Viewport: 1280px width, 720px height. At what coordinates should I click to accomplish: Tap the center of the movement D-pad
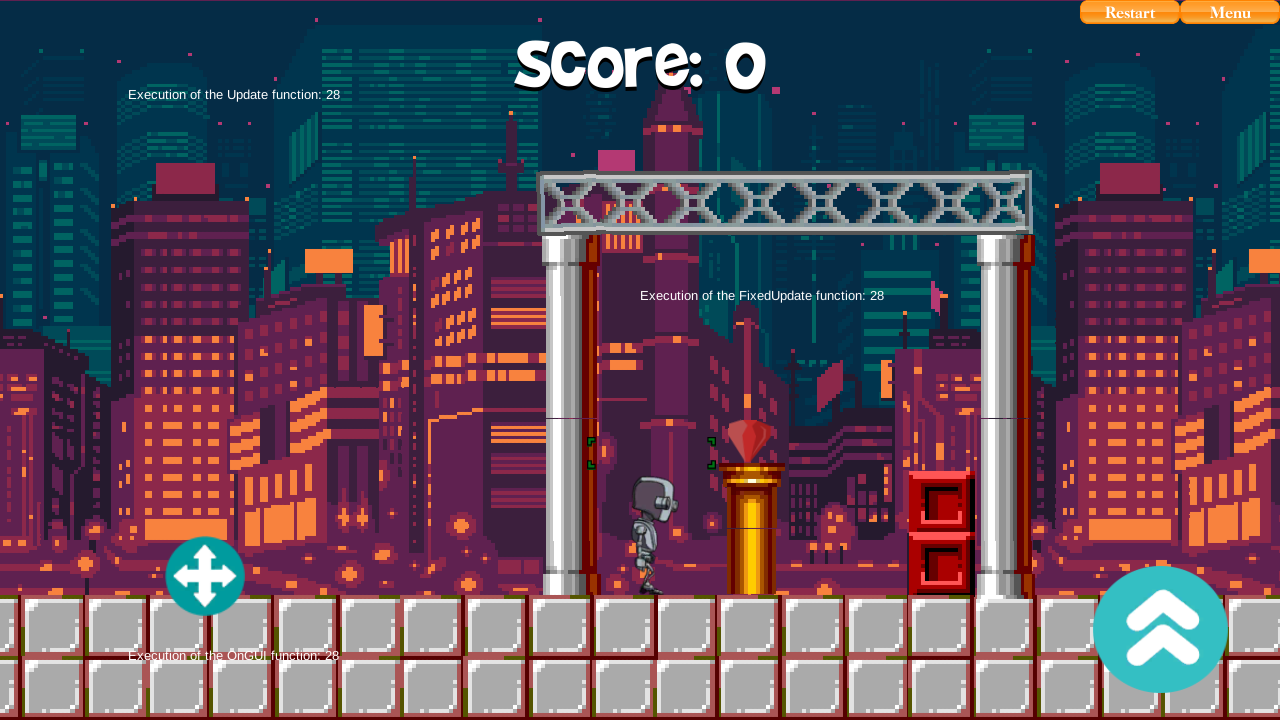pos(205,577)
